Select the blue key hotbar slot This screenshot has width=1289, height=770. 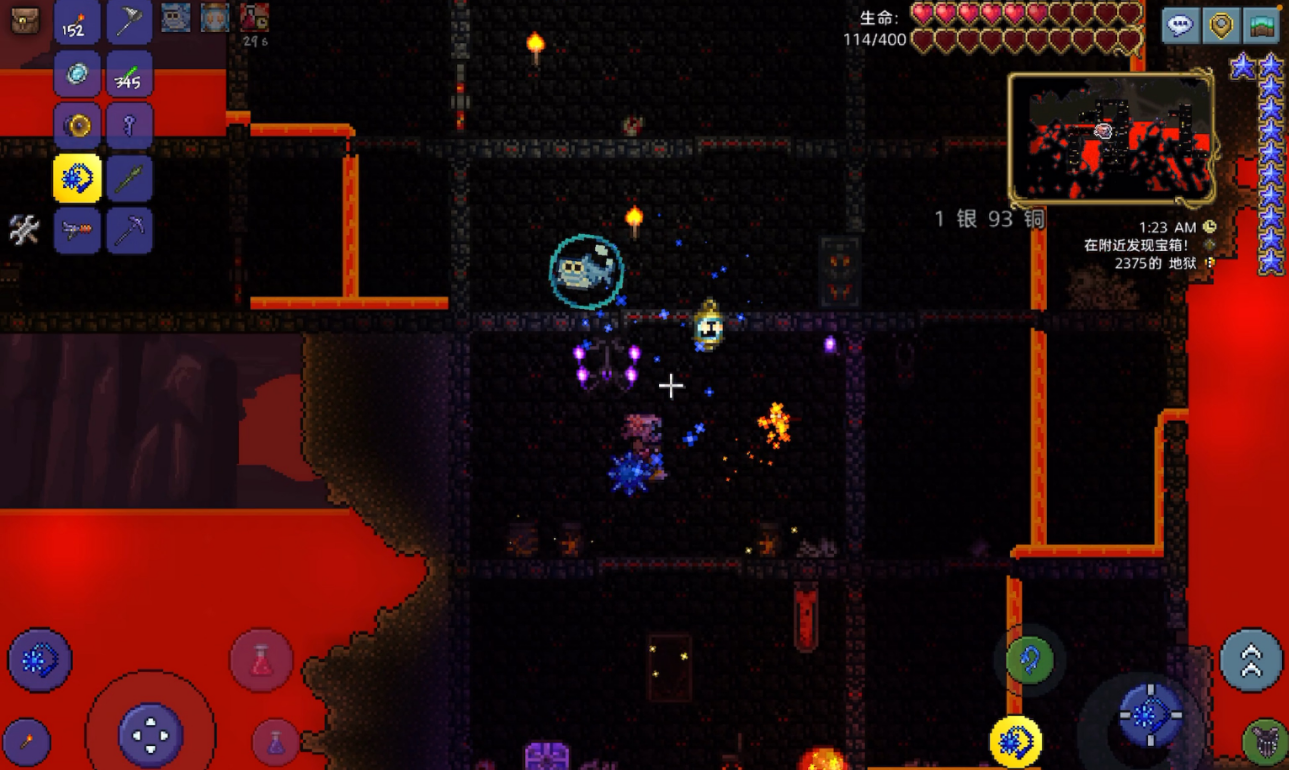[129, 127]
